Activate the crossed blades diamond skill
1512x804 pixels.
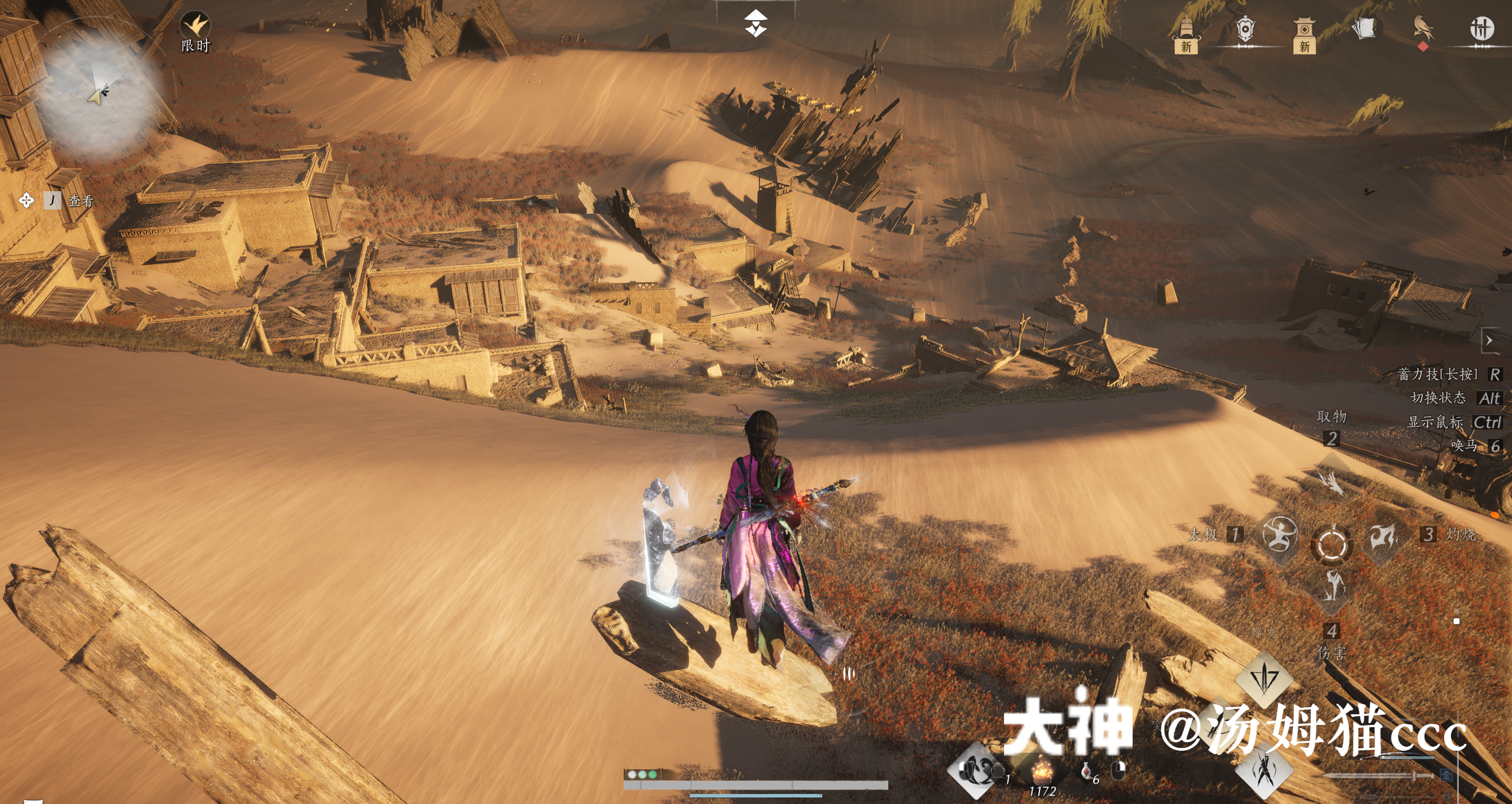click(1264, 771)
